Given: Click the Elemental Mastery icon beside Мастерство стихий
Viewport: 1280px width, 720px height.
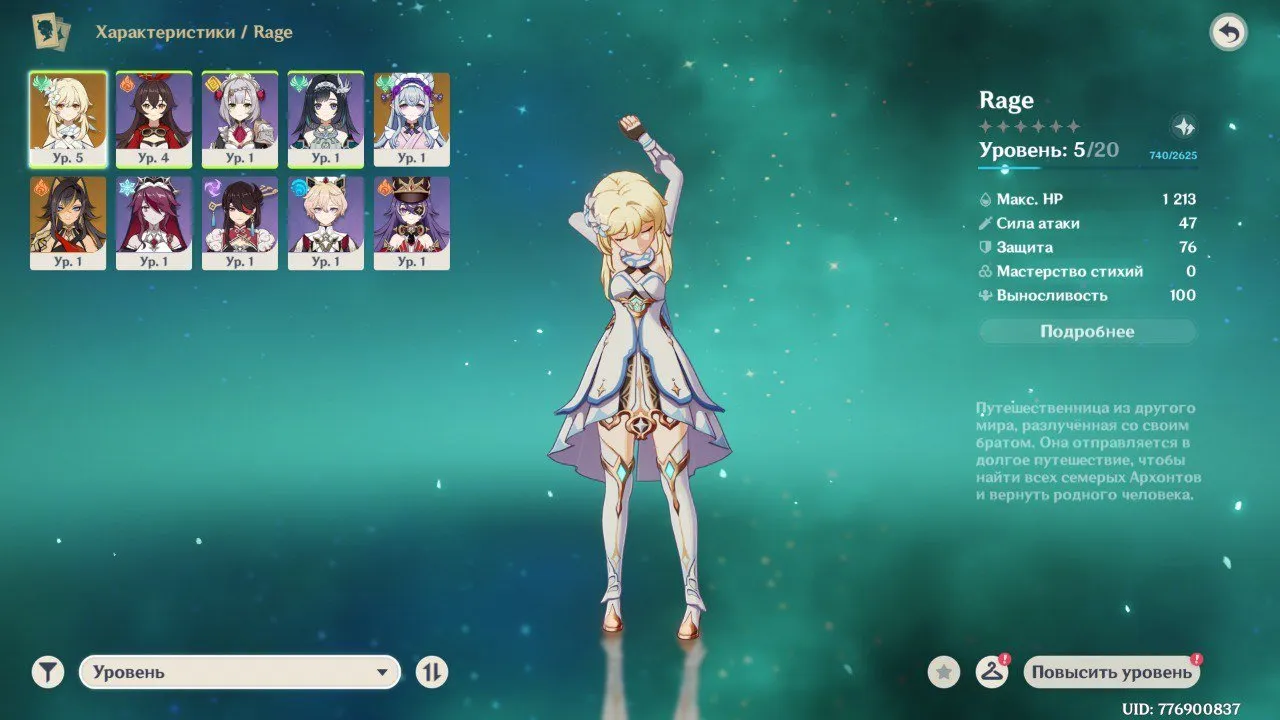Looking at the screenshot, I should point(988,271).
